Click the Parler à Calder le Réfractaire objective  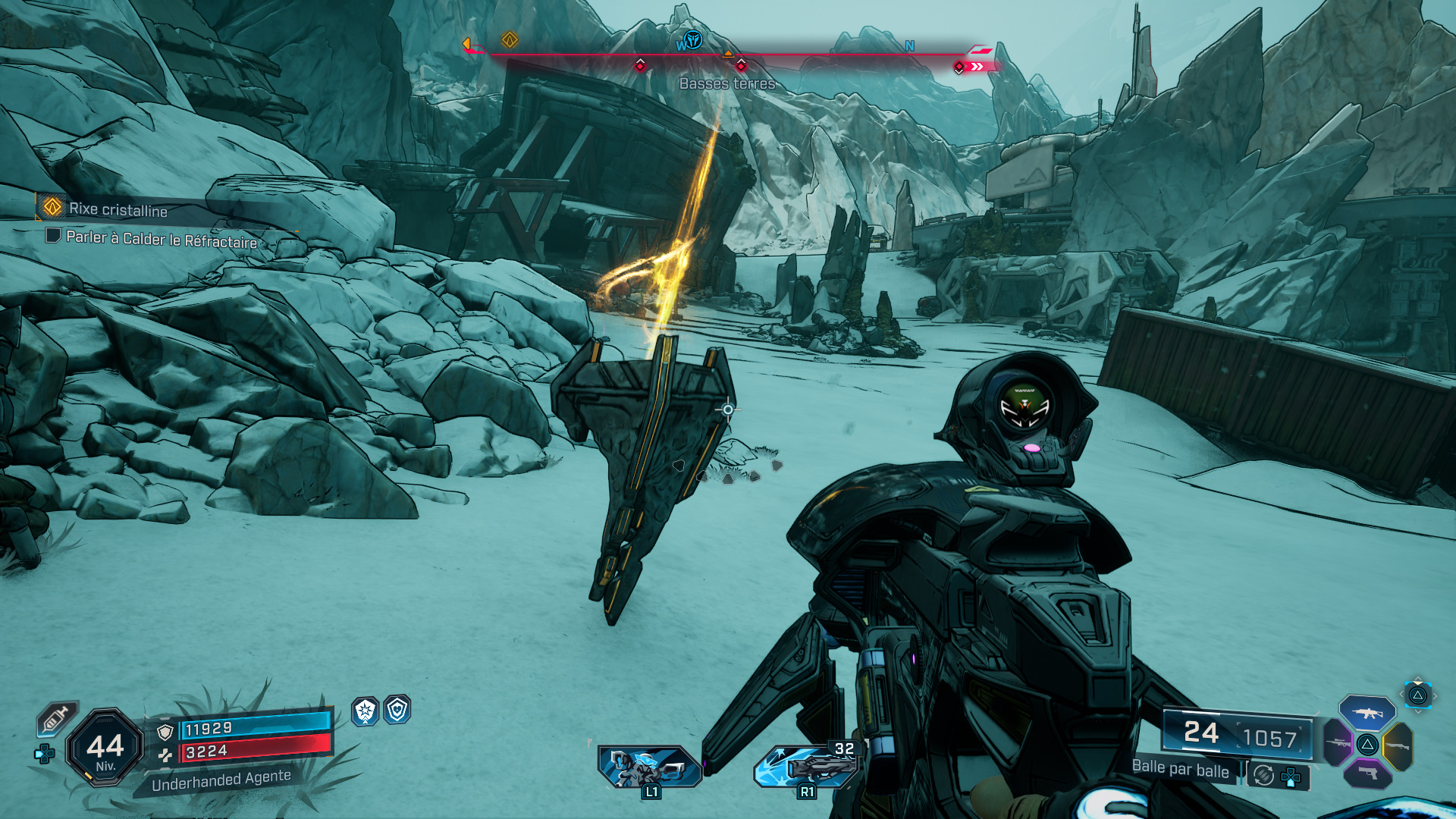tap(161, 239)
